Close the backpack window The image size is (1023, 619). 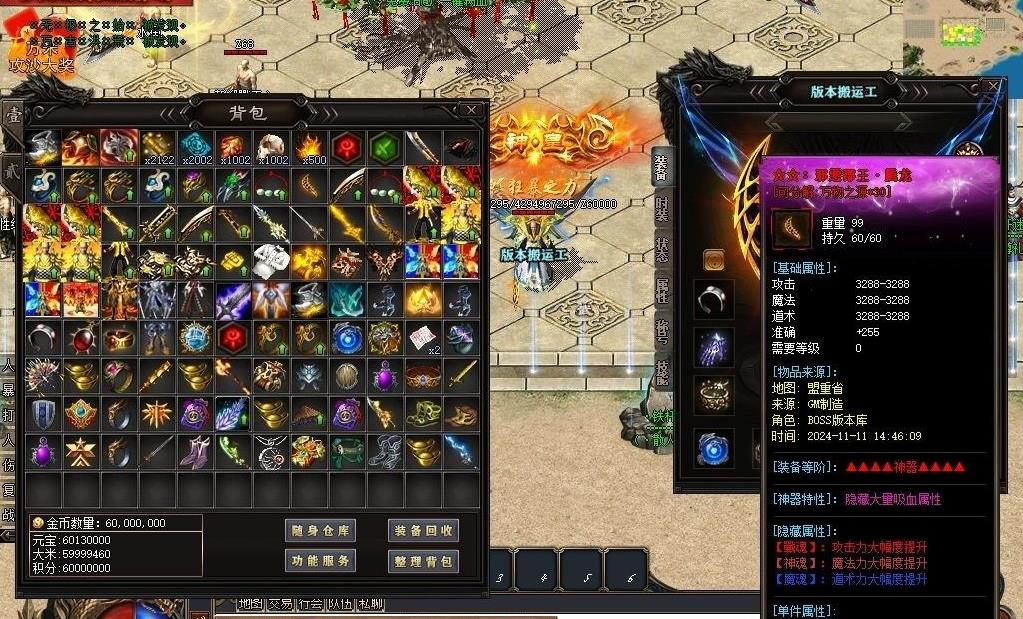tap(471, 110)
